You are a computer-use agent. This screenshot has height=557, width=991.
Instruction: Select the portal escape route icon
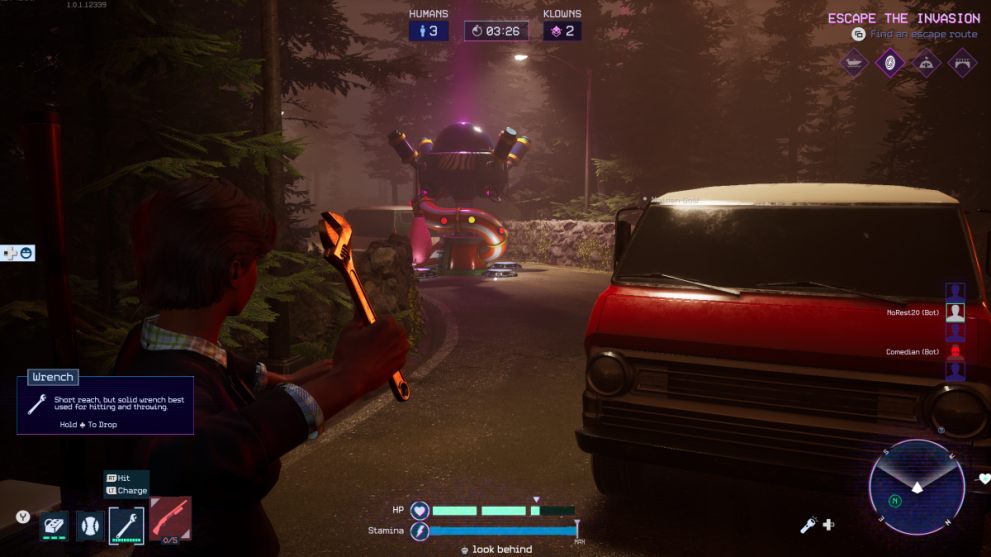(889, 64)
